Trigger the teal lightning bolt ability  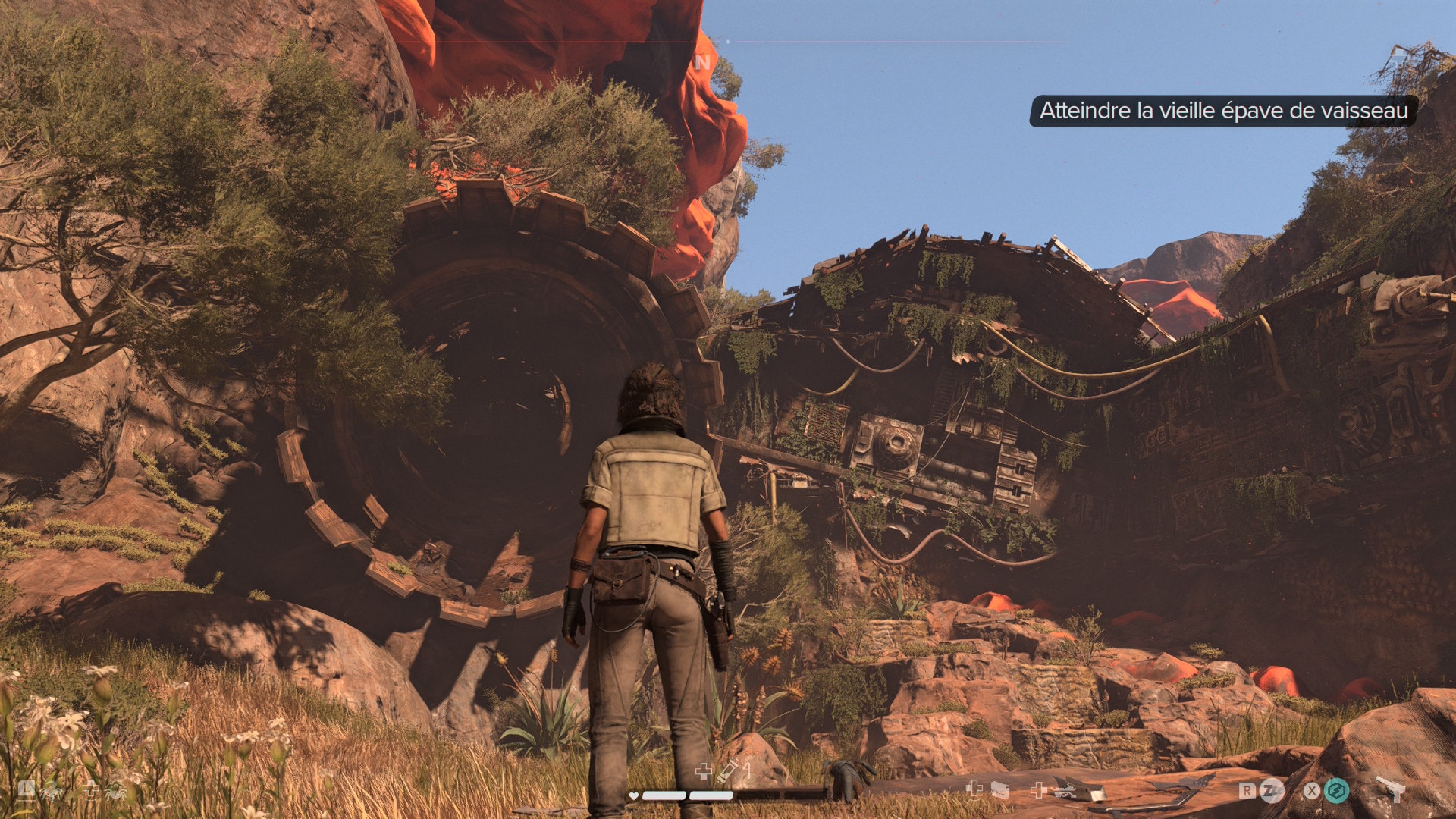(x=1336, y=791)
